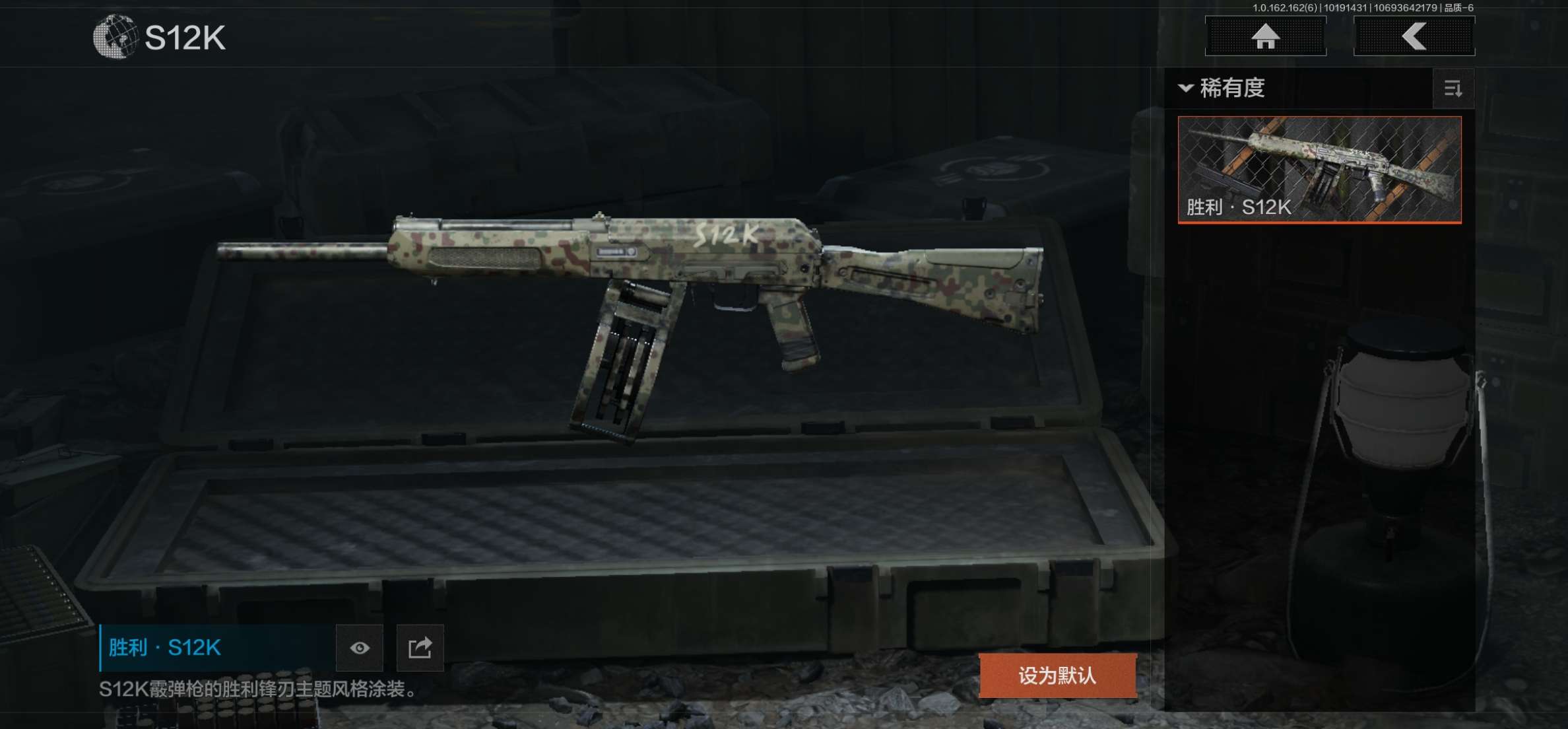This screenshot has width=1568, height=729.
Task: Open the 稀有度 rarity dropdown
Action: [x=1223, y=88]
